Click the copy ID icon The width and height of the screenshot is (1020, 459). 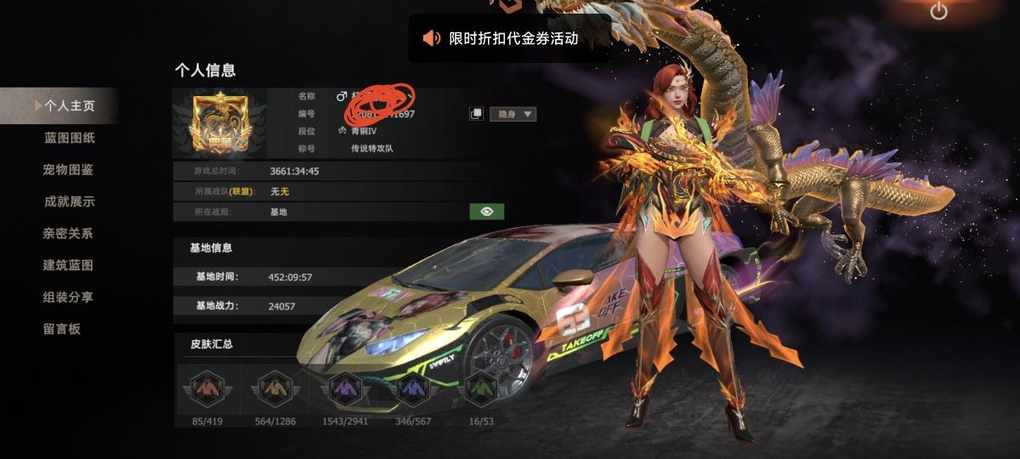(477, 114)
